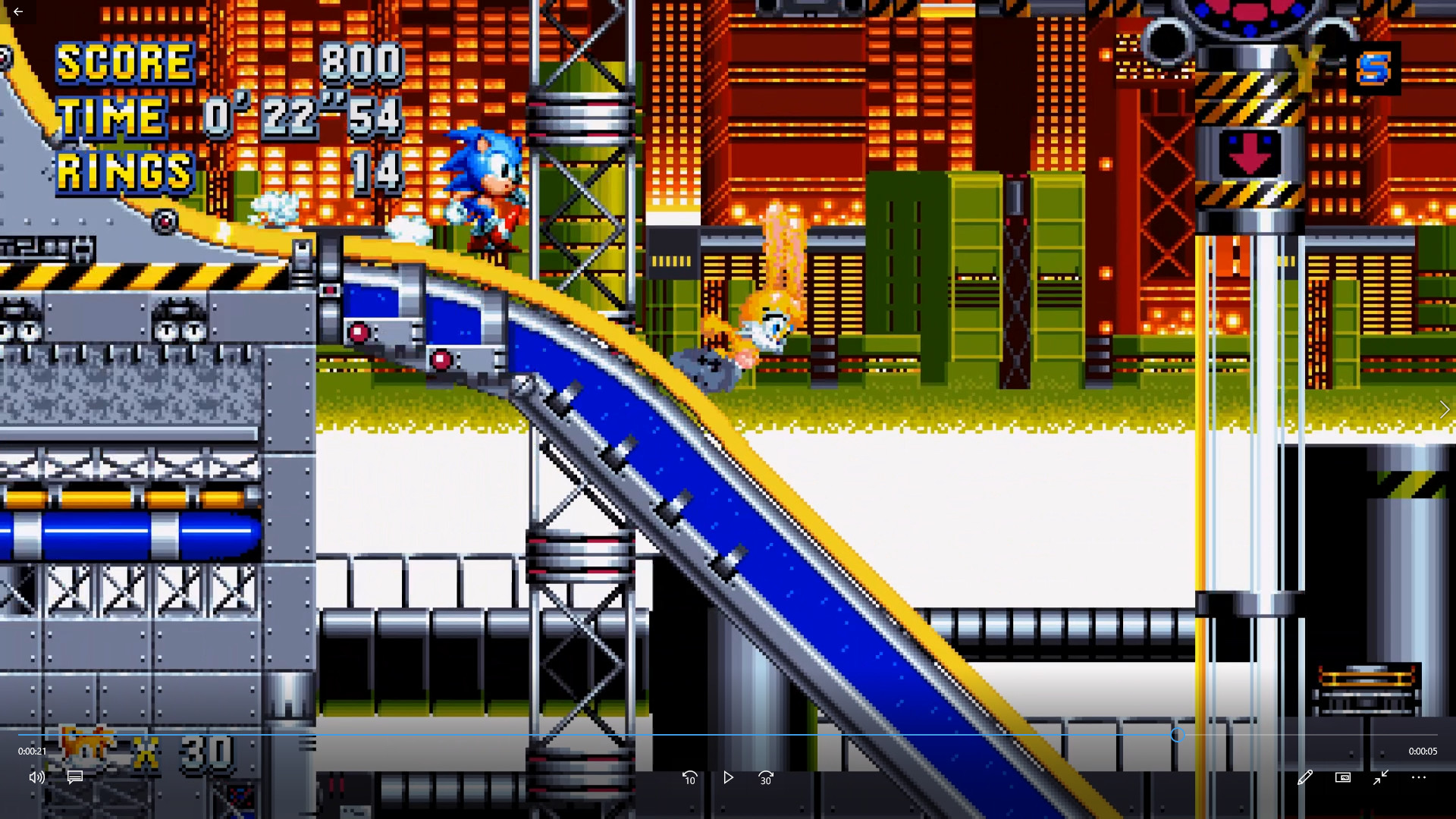Click the elapsed time label 0:00:21
This screenshot has width=1456, height=819.
(31, 751)
